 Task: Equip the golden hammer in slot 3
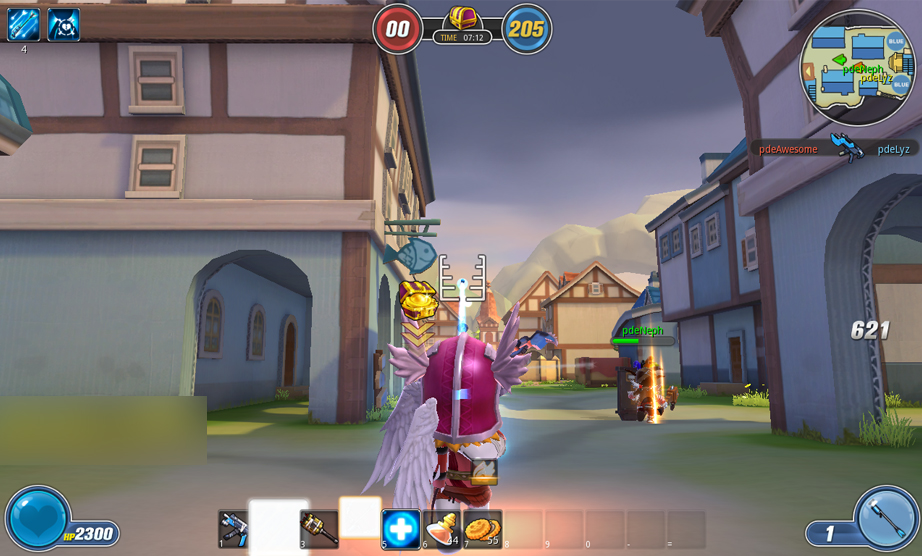point(318,528)
